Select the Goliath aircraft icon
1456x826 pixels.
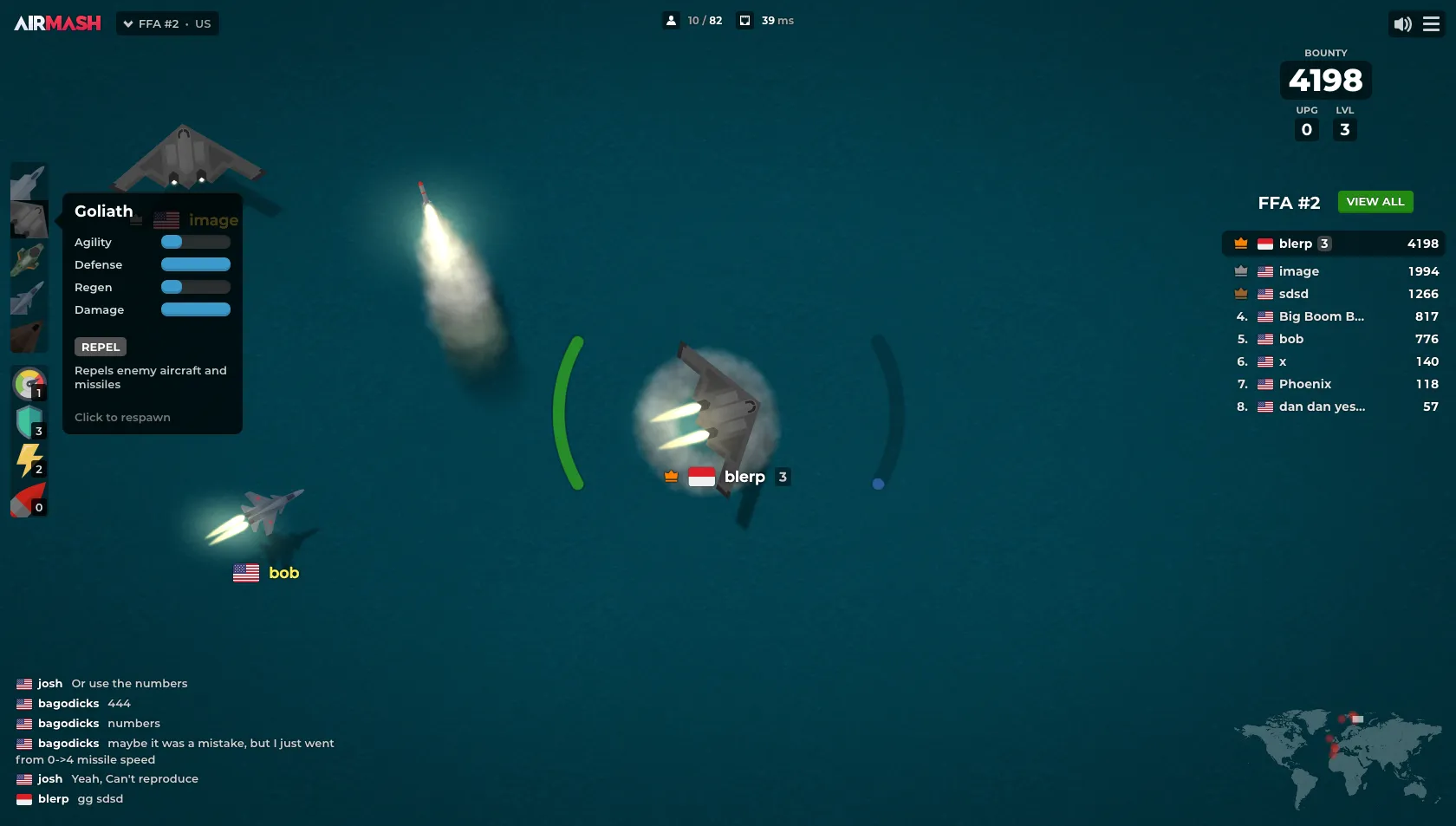(x=29, y=220)
